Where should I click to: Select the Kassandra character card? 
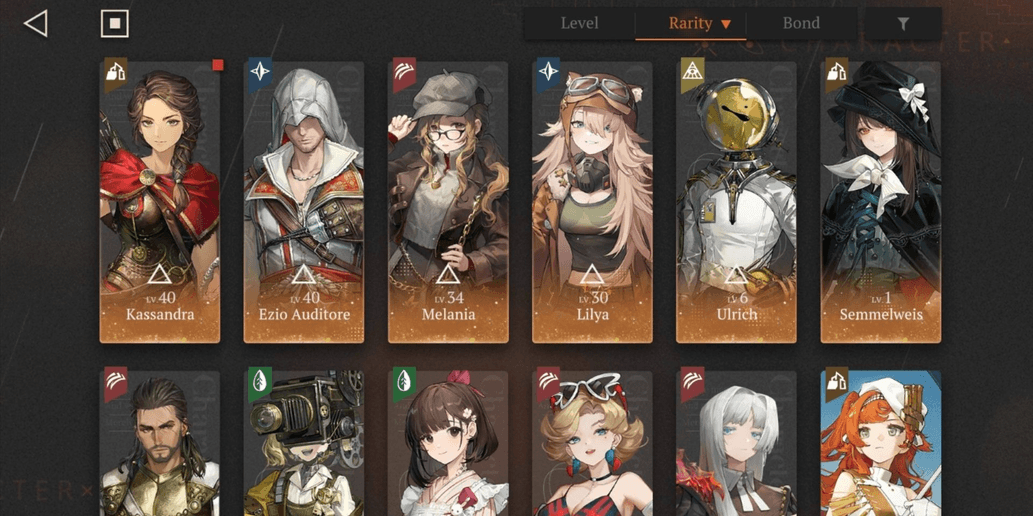point(160,202)
